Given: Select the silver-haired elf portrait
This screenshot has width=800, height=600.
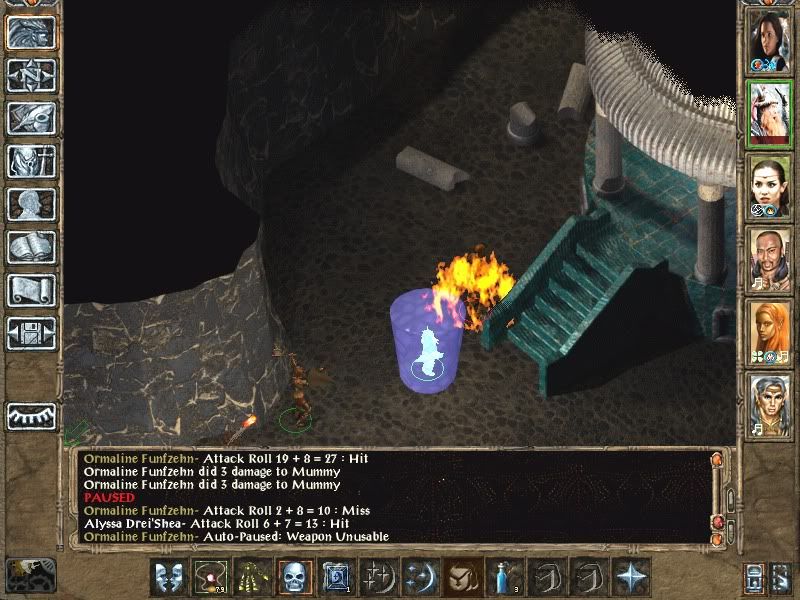Looking at the screenshot, I should [x=769, y=406].
